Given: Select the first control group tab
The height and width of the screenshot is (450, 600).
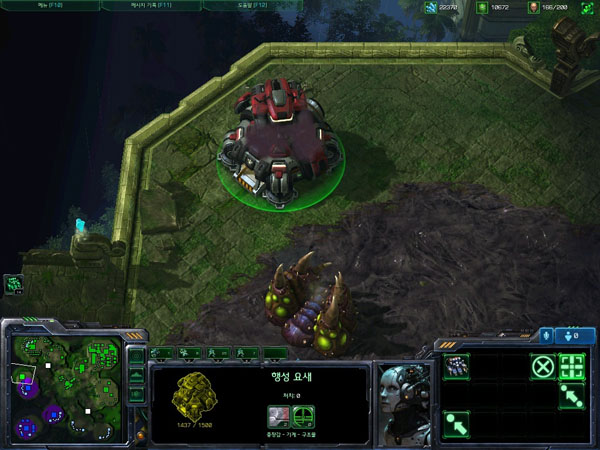Looking at the screenshot, I should pos(161,353).
